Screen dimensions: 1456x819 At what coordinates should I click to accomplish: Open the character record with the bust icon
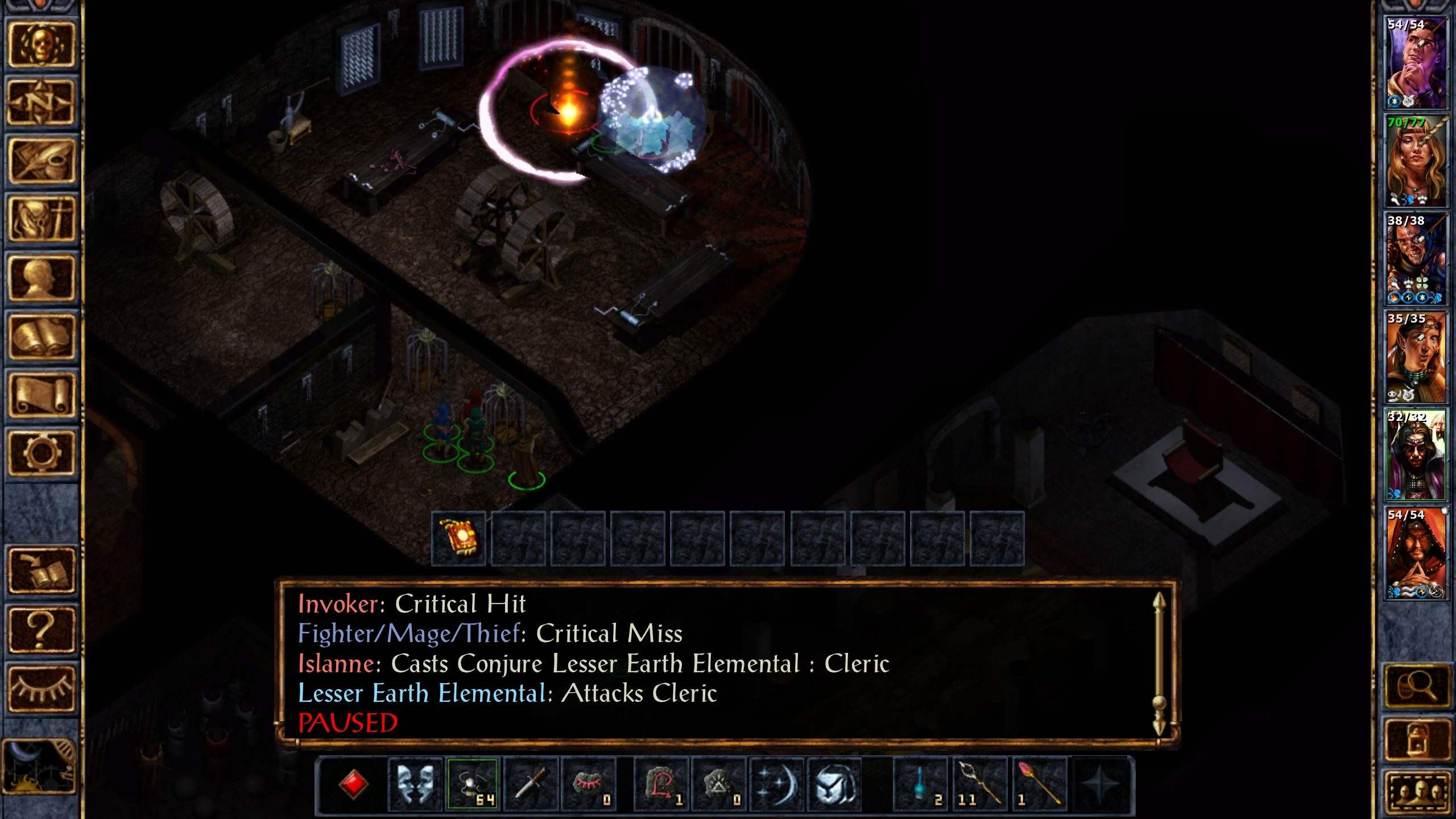point(41,278)
